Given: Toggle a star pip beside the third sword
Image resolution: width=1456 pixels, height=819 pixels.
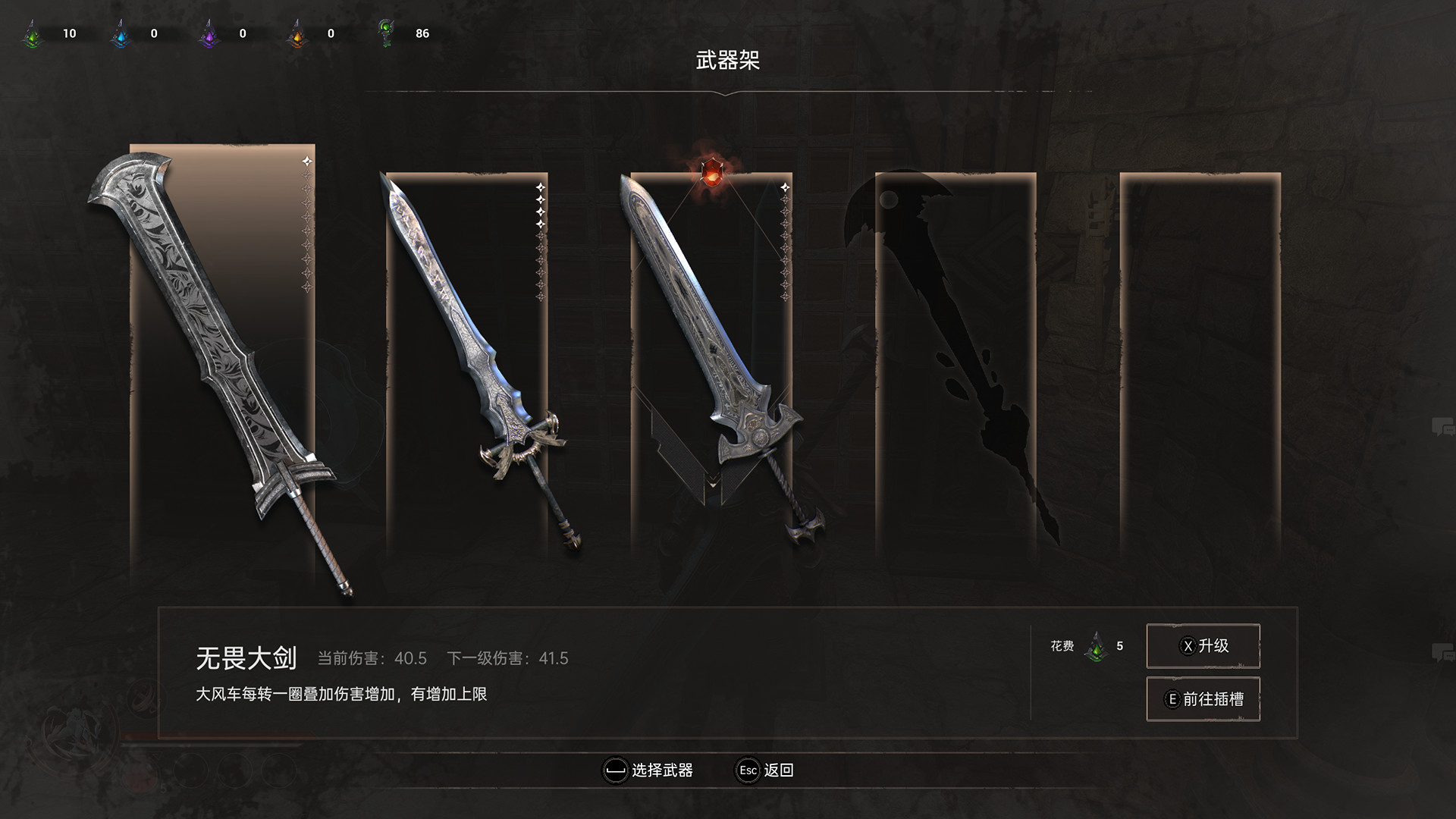Looking at the screenshot, I should (783, 186).
